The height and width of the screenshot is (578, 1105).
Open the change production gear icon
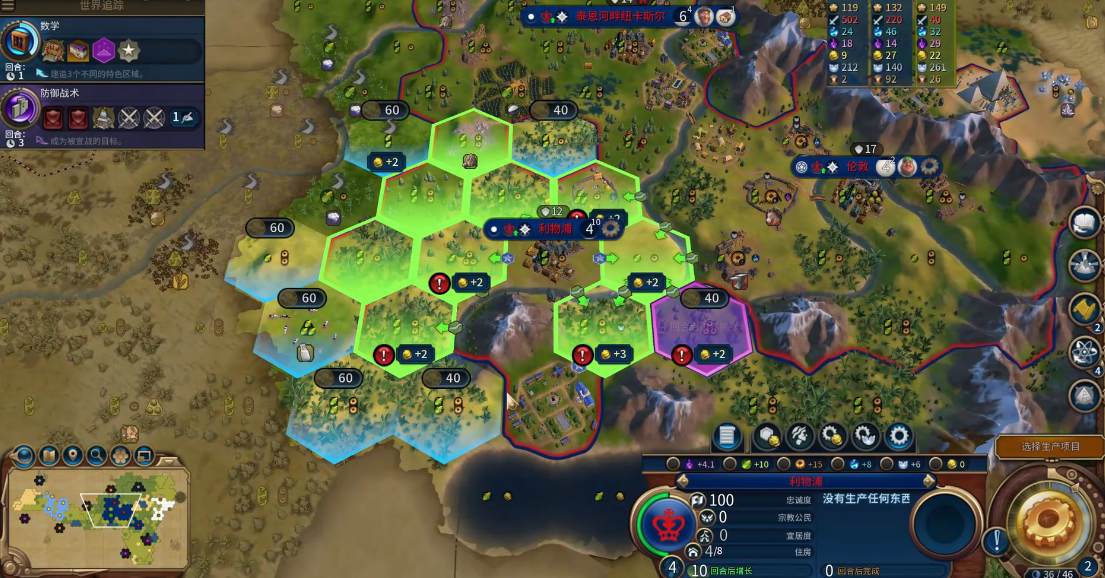click(899, 436)
